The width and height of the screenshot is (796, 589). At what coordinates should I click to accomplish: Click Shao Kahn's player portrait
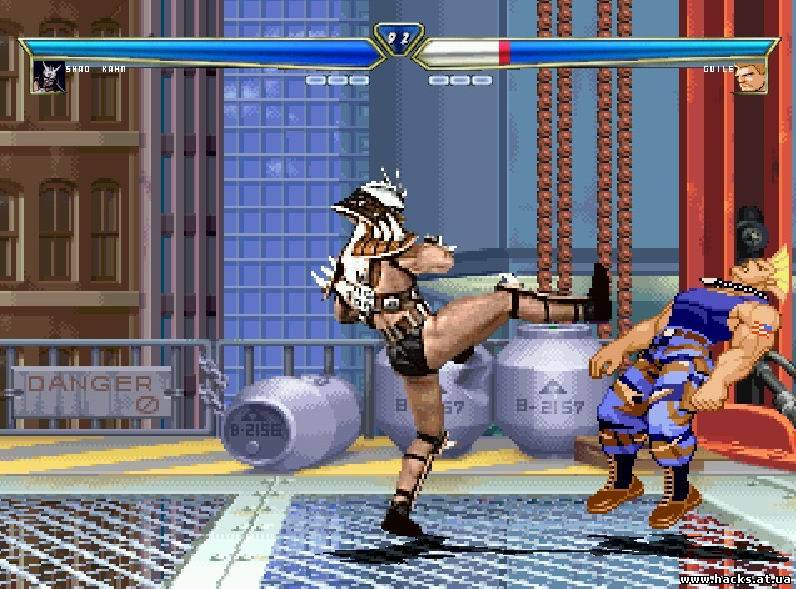46,77
